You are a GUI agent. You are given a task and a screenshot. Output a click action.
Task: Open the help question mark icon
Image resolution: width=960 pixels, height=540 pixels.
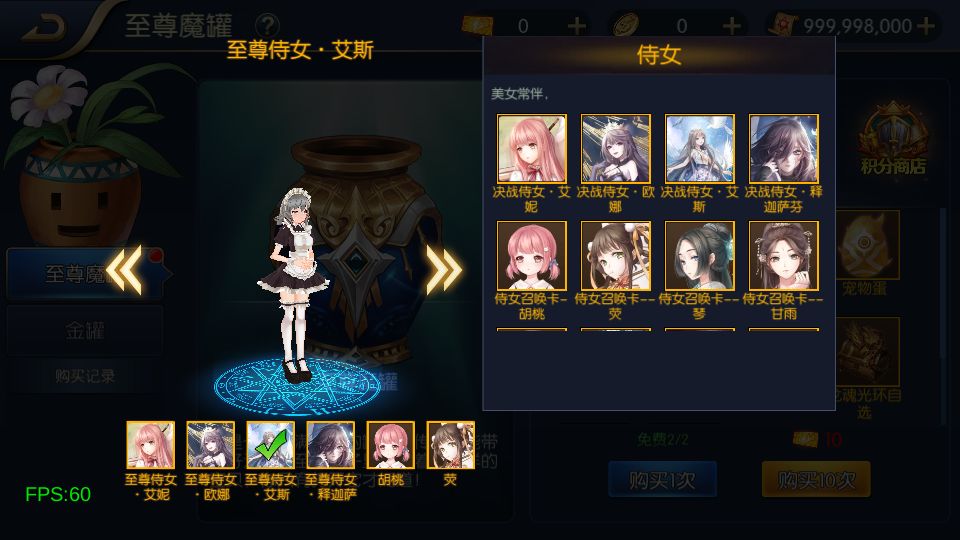(x=267, y=26)
